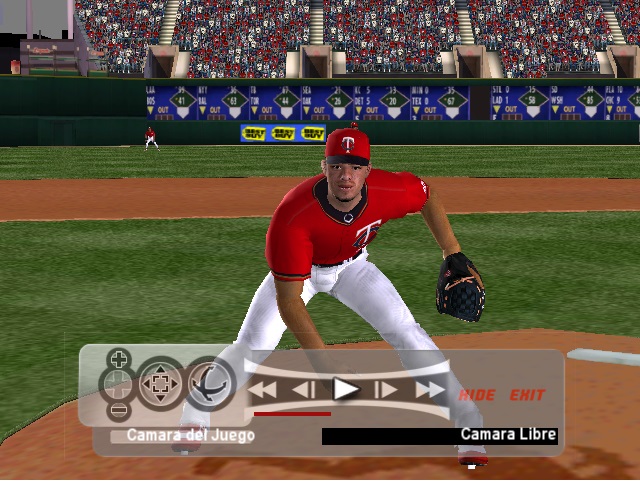Image resolution: width=640 pixels, height=481 pixels.
Task: Rewind the replay
Action: 262,390
